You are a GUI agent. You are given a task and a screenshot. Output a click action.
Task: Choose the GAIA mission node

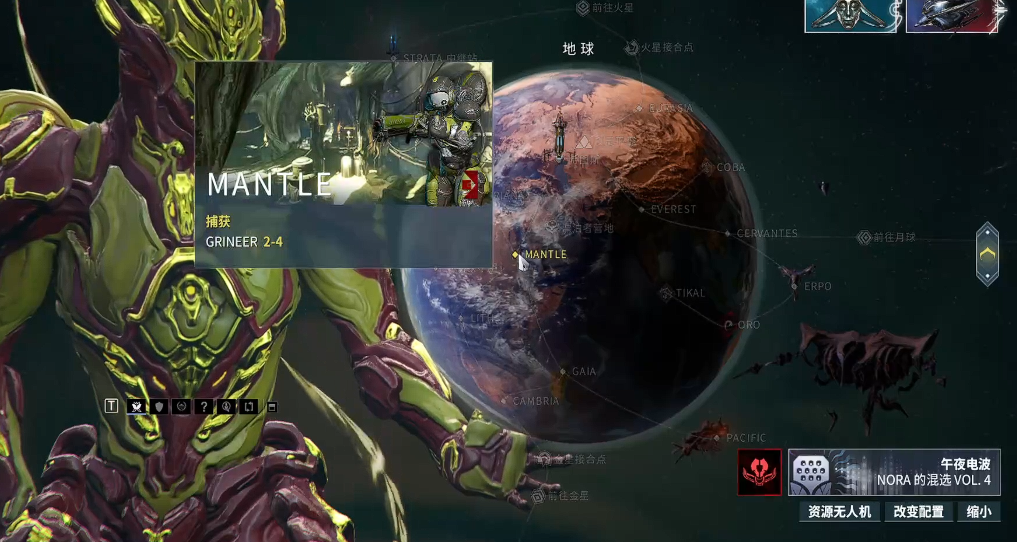[563, 371]
